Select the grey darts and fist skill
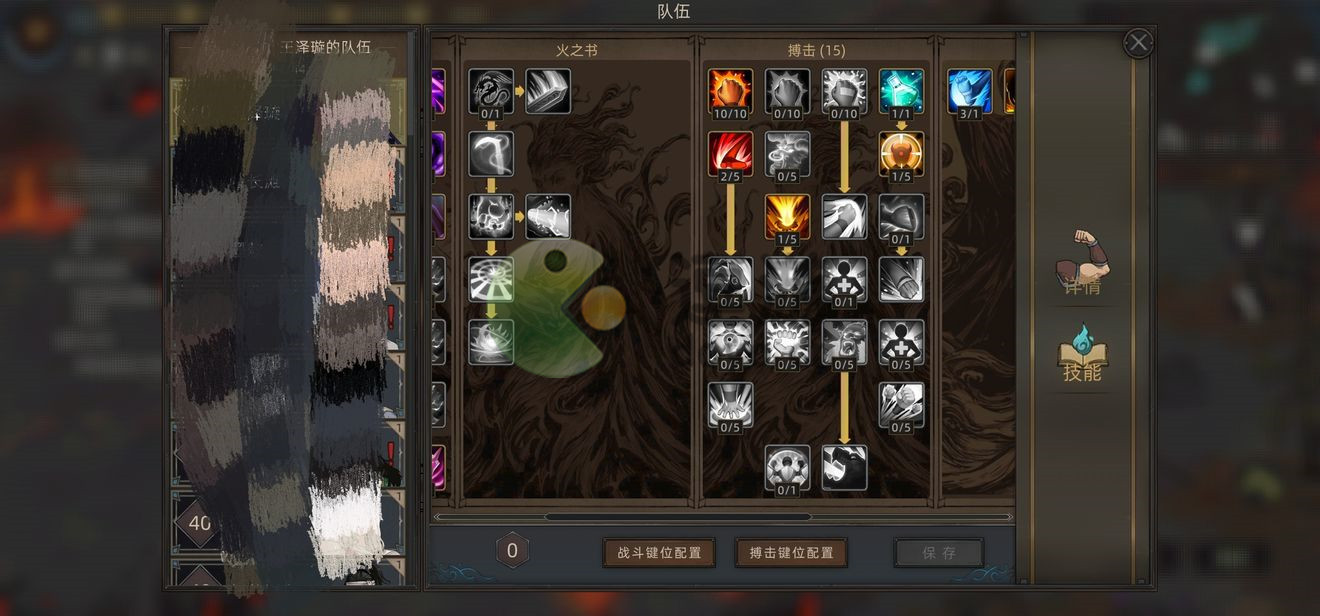This screenshot has width=1320, height=616. (x=901, y=405)
